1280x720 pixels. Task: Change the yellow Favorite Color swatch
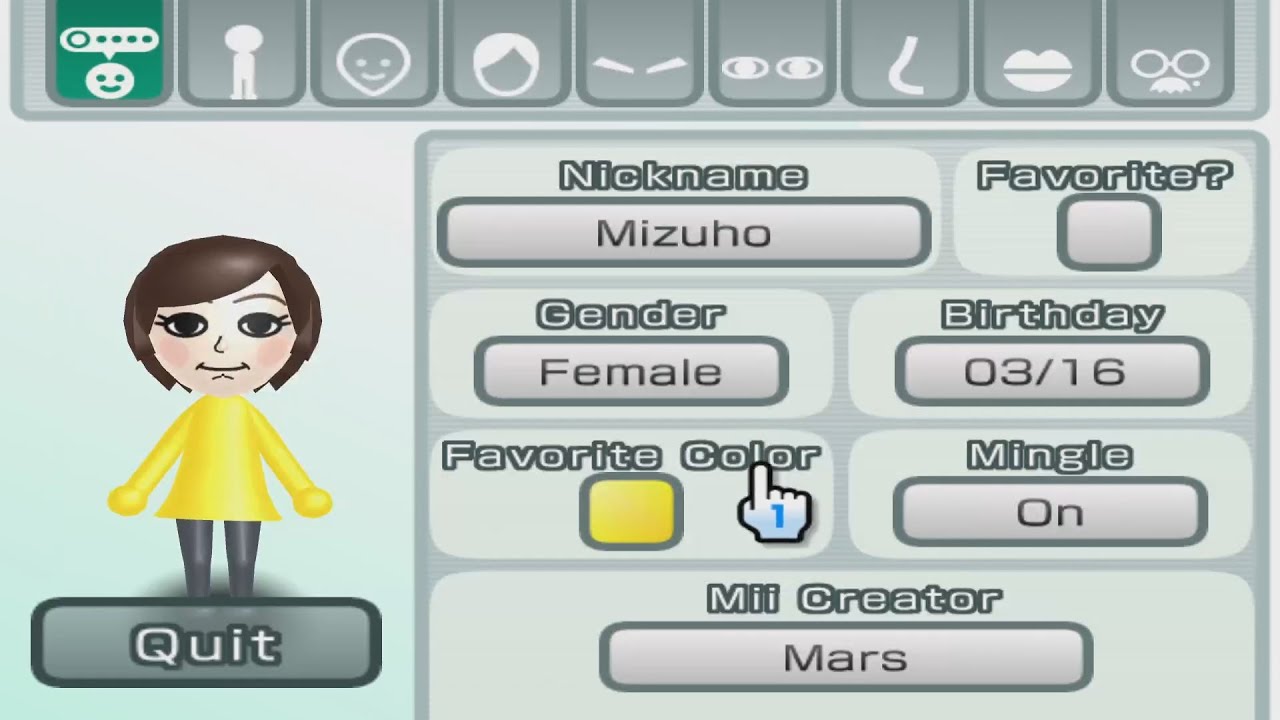(630, 510)
